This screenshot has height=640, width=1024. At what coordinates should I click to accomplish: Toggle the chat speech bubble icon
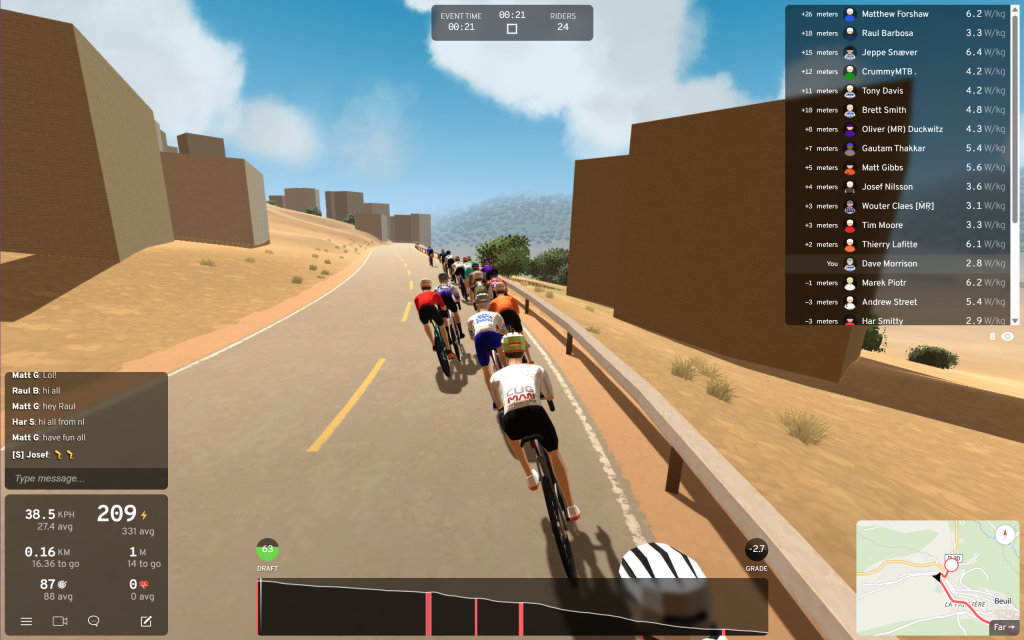[x=93, y=621]
